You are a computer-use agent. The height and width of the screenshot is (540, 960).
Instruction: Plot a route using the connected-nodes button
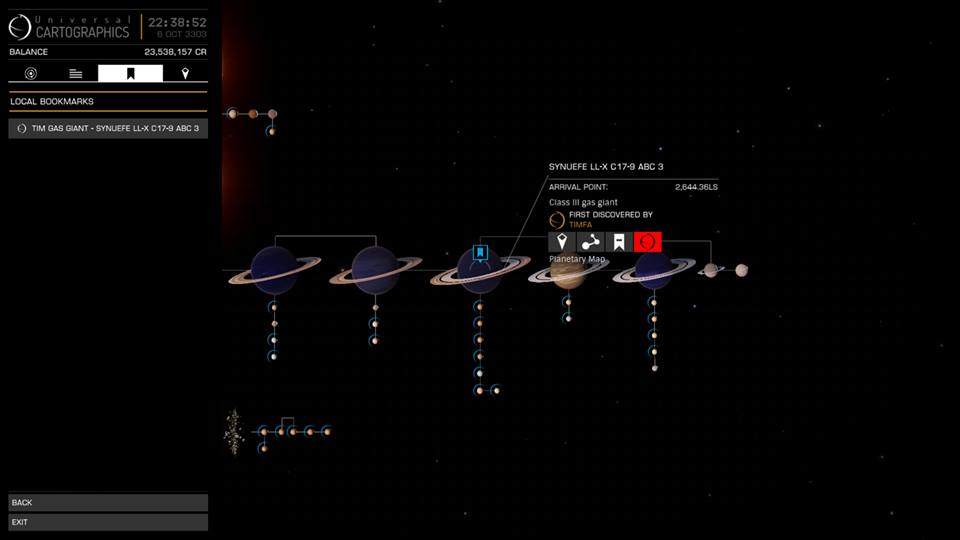point(590,242)
